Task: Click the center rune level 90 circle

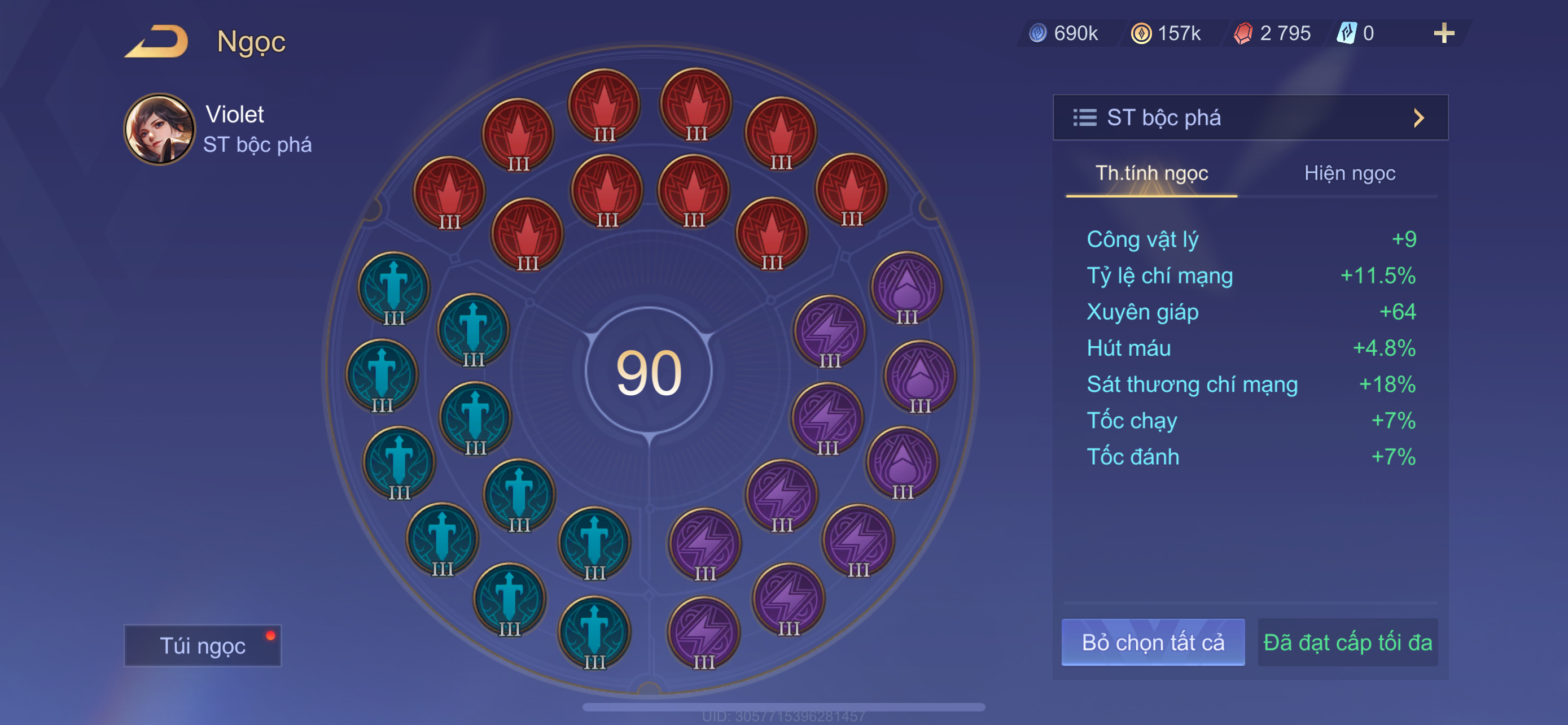Action: pyautogui.click(x=649, y=372)
